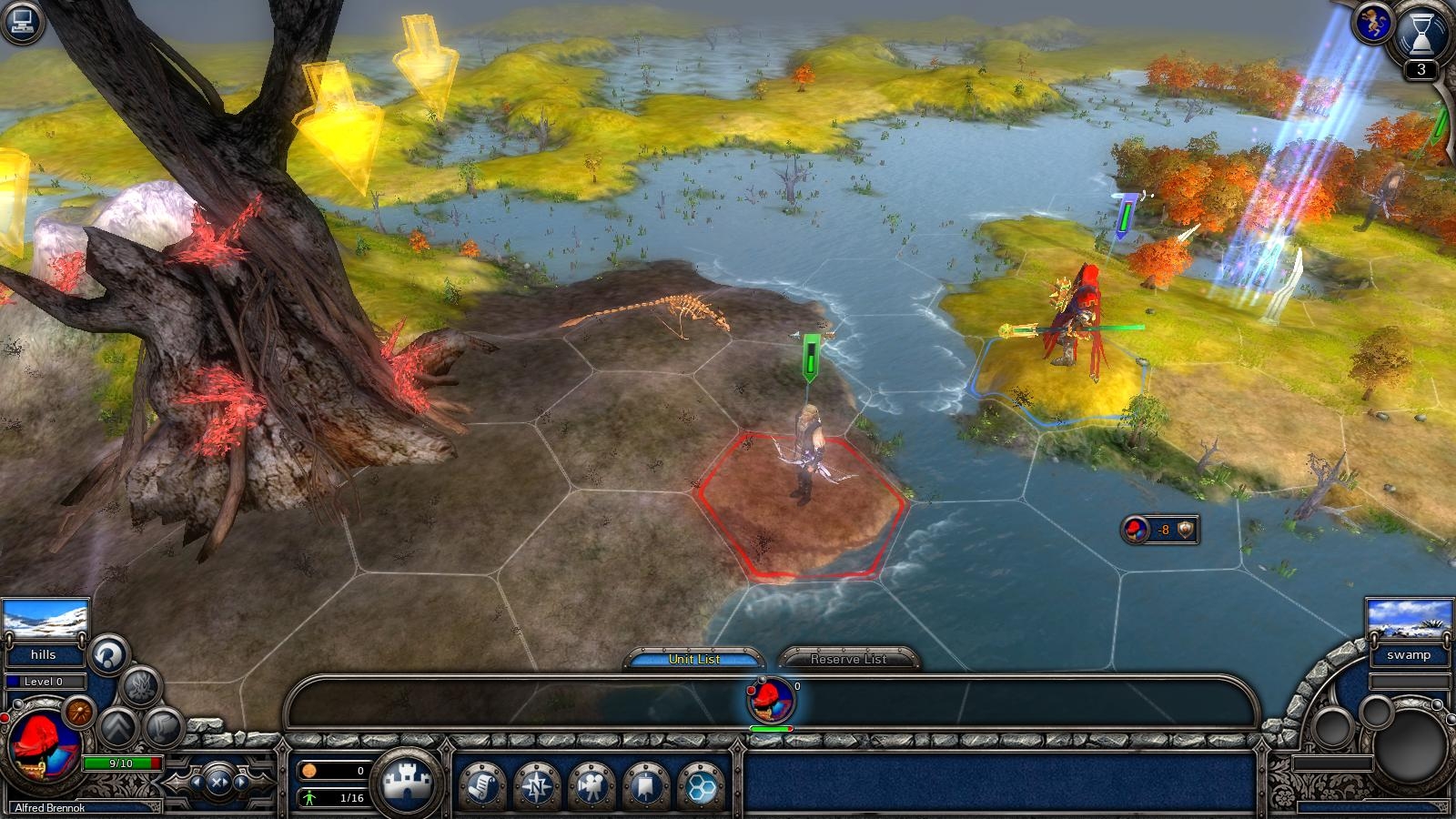Click the compass navigation icon
Viewport: 1456px width, 819px height.
coord(538,786)
